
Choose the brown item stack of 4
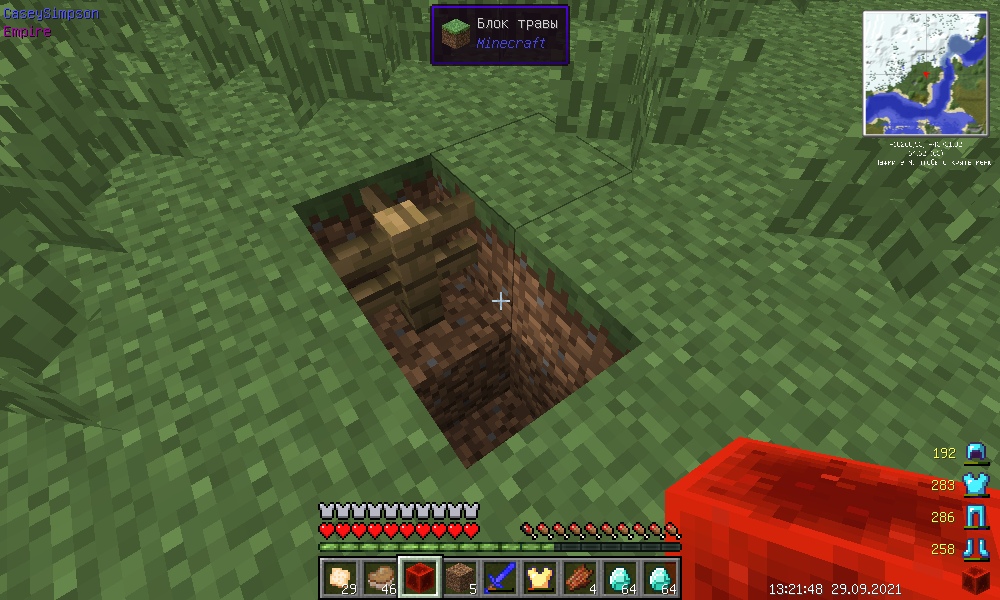click(579, 577)
